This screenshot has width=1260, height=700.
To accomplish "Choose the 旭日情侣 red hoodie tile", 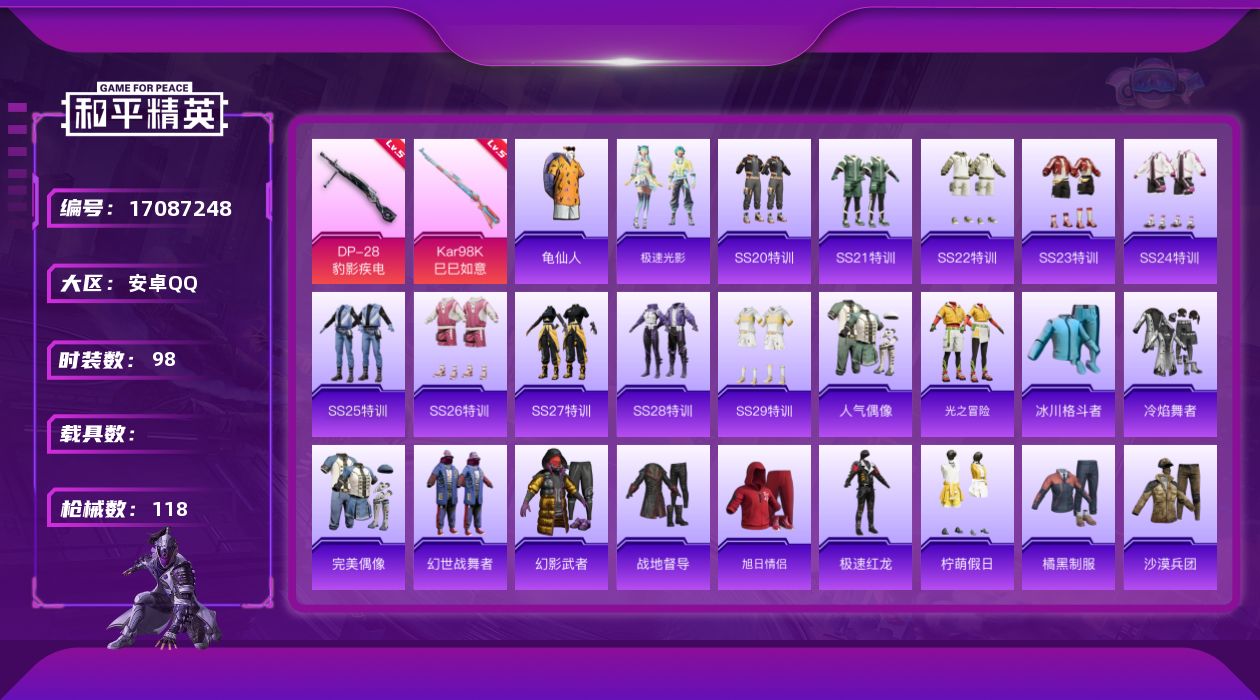I will point(764,517).
